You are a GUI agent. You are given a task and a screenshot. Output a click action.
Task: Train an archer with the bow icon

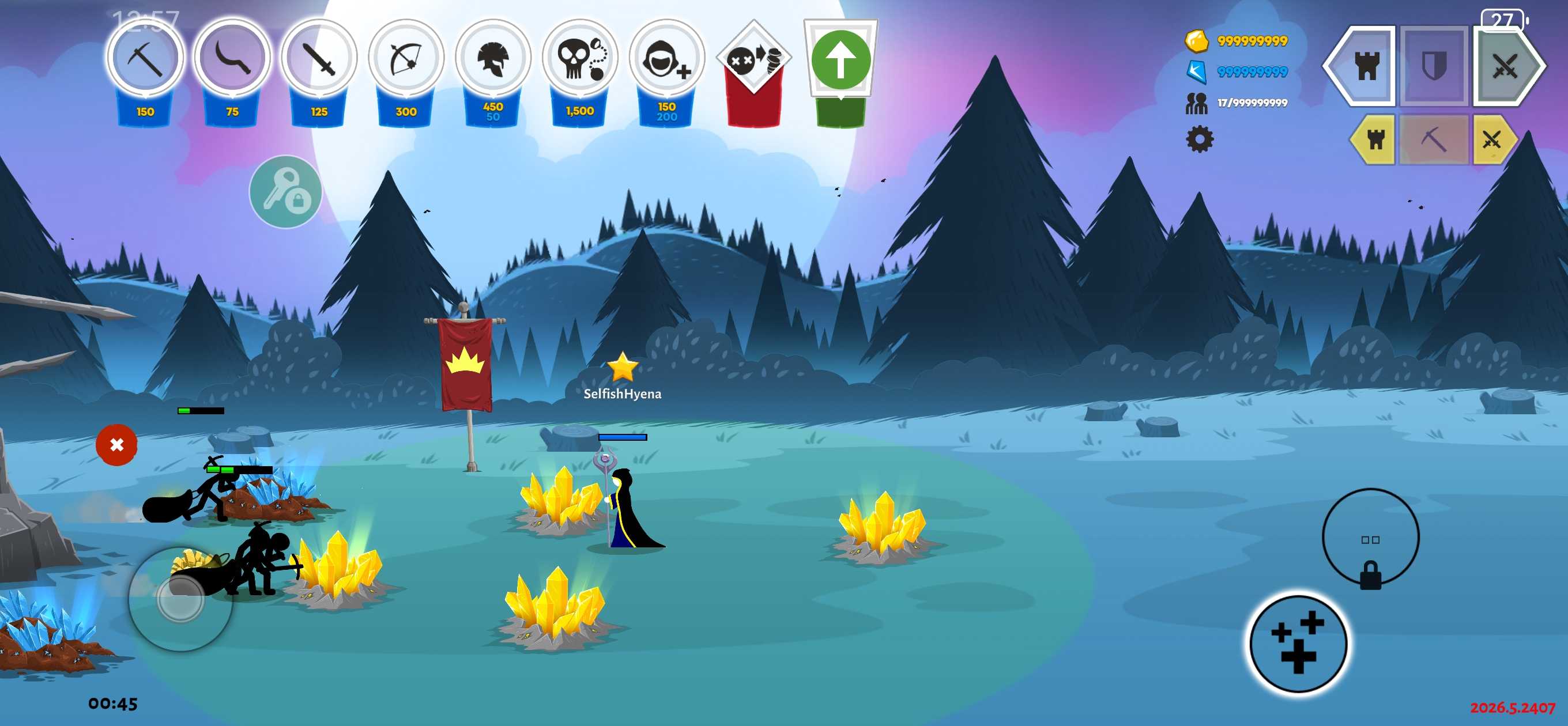tap(406, 59)
